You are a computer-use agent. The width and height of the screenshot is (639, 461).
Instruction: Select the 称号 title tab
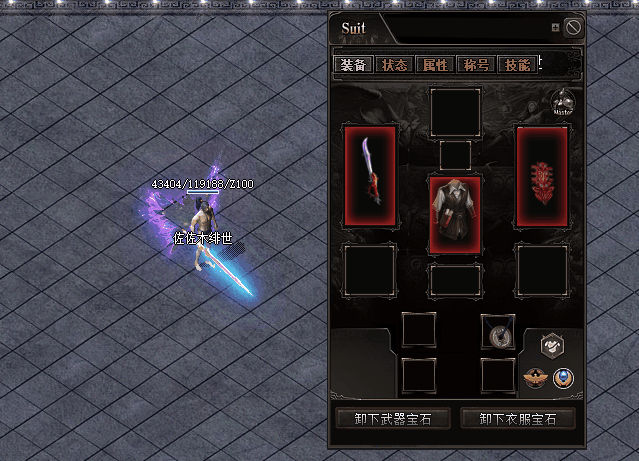[x=476, y=65]
